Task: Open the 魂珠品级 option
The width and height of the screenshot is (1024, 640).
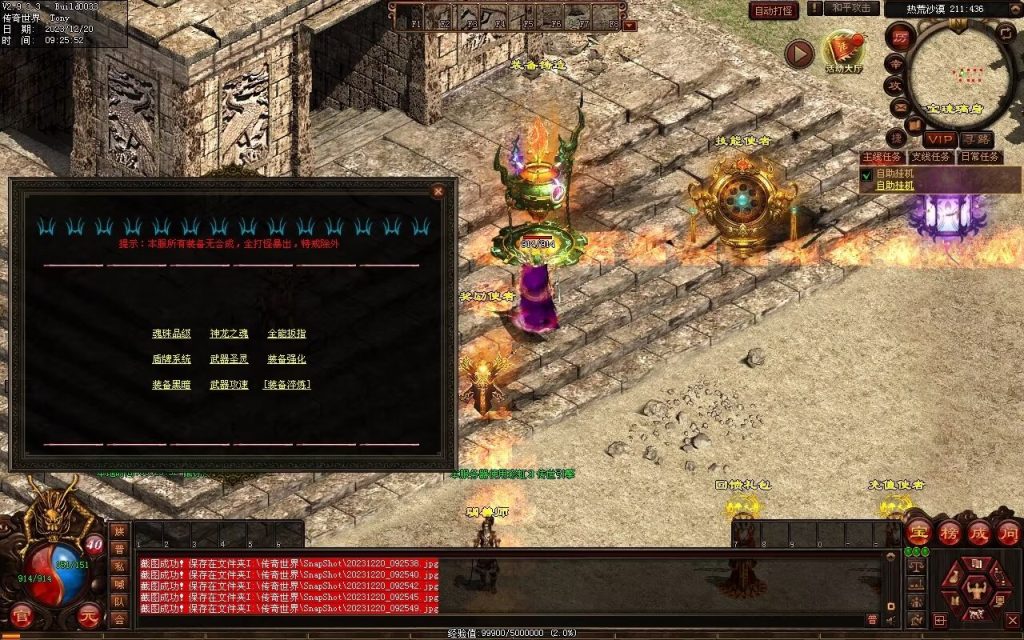Action: tap(171, 334)
